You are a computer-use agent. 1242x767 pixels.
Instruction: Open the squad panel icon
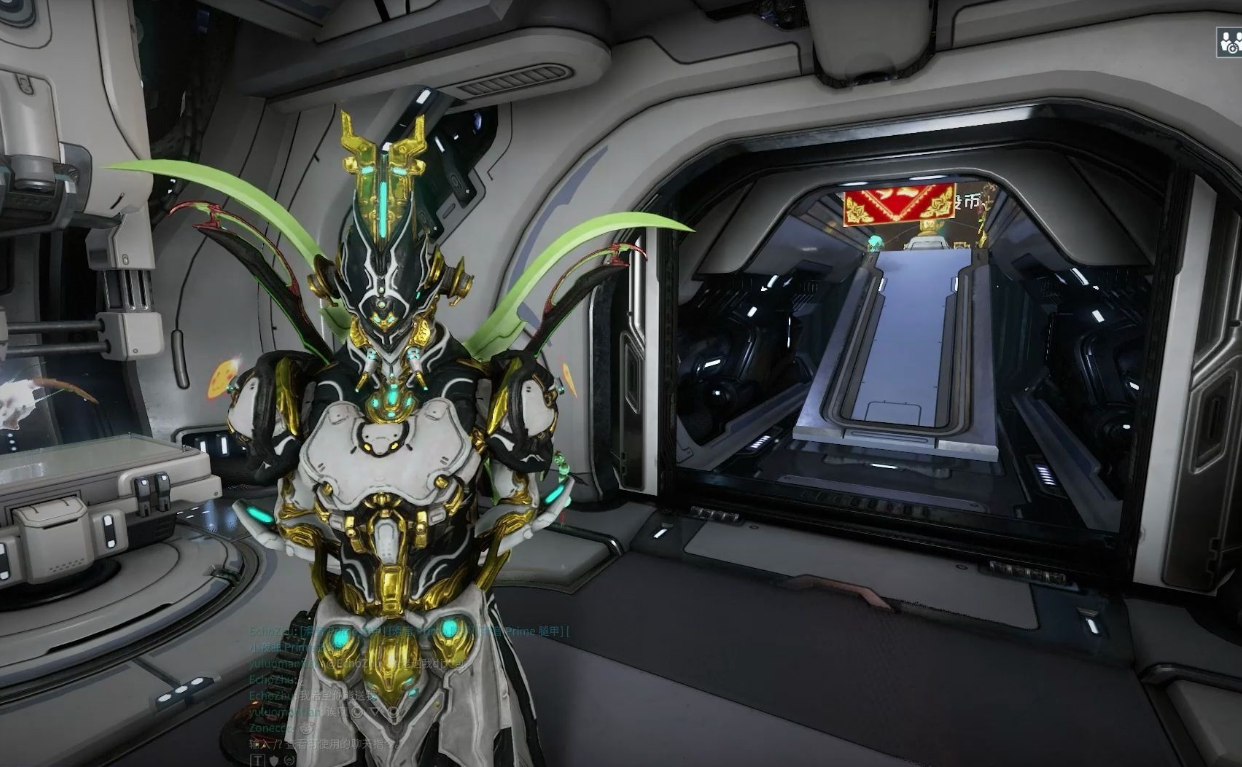pos(1228,42)
